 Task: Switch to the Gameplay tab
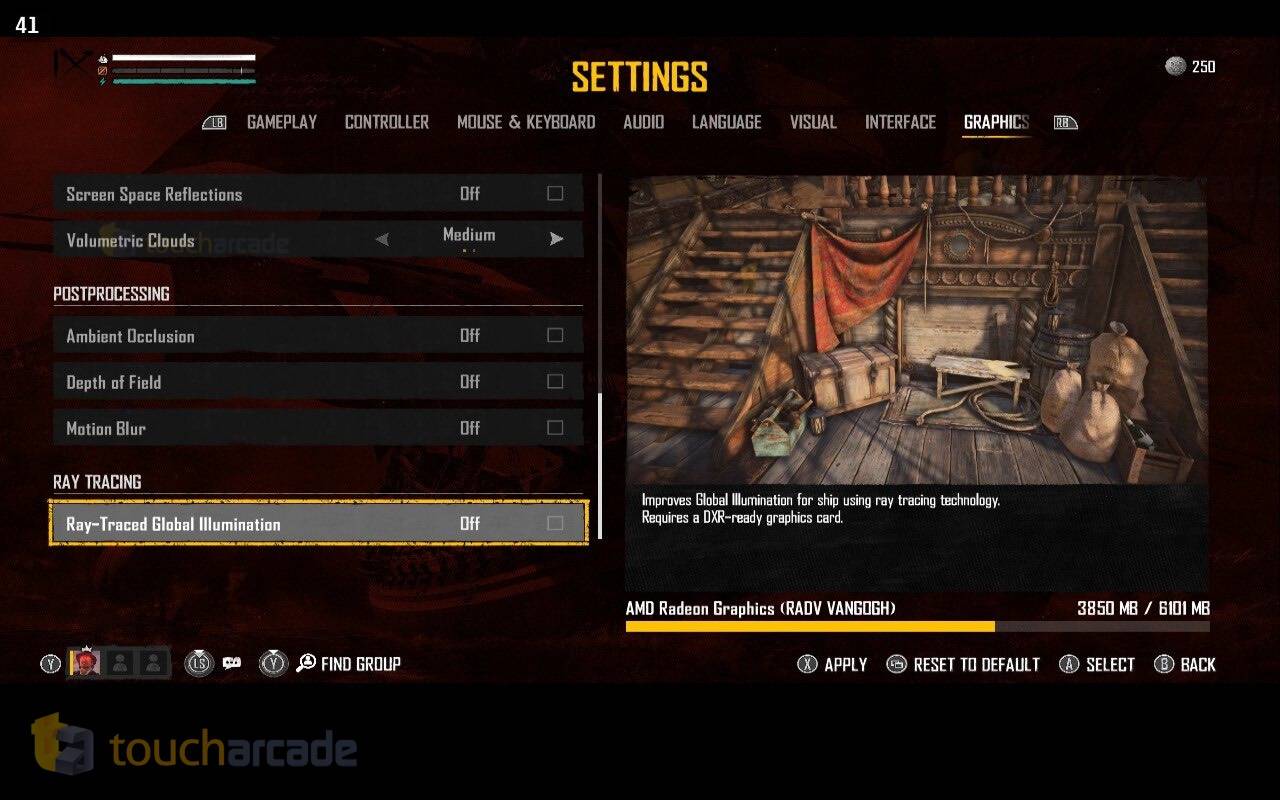(281, 122)
